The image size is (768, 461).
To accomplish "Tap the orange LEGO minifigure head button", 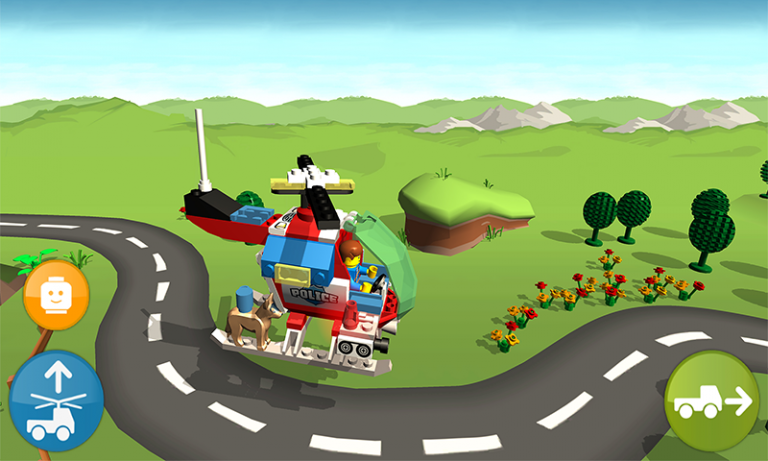I will pyautogui.click(x=56, y=294).
